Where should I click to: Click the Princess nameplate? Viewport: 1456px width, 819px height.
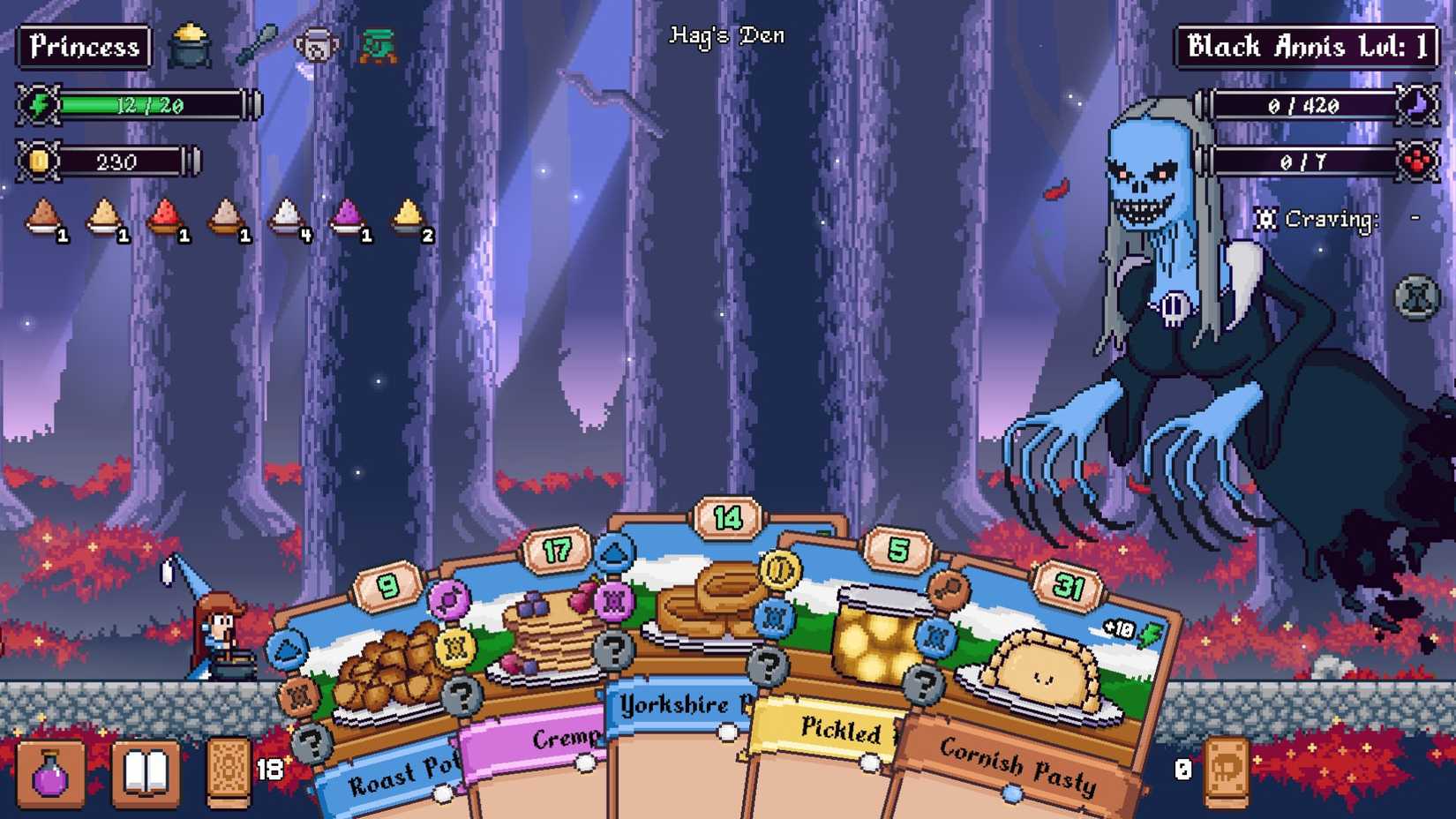[84, 46]
